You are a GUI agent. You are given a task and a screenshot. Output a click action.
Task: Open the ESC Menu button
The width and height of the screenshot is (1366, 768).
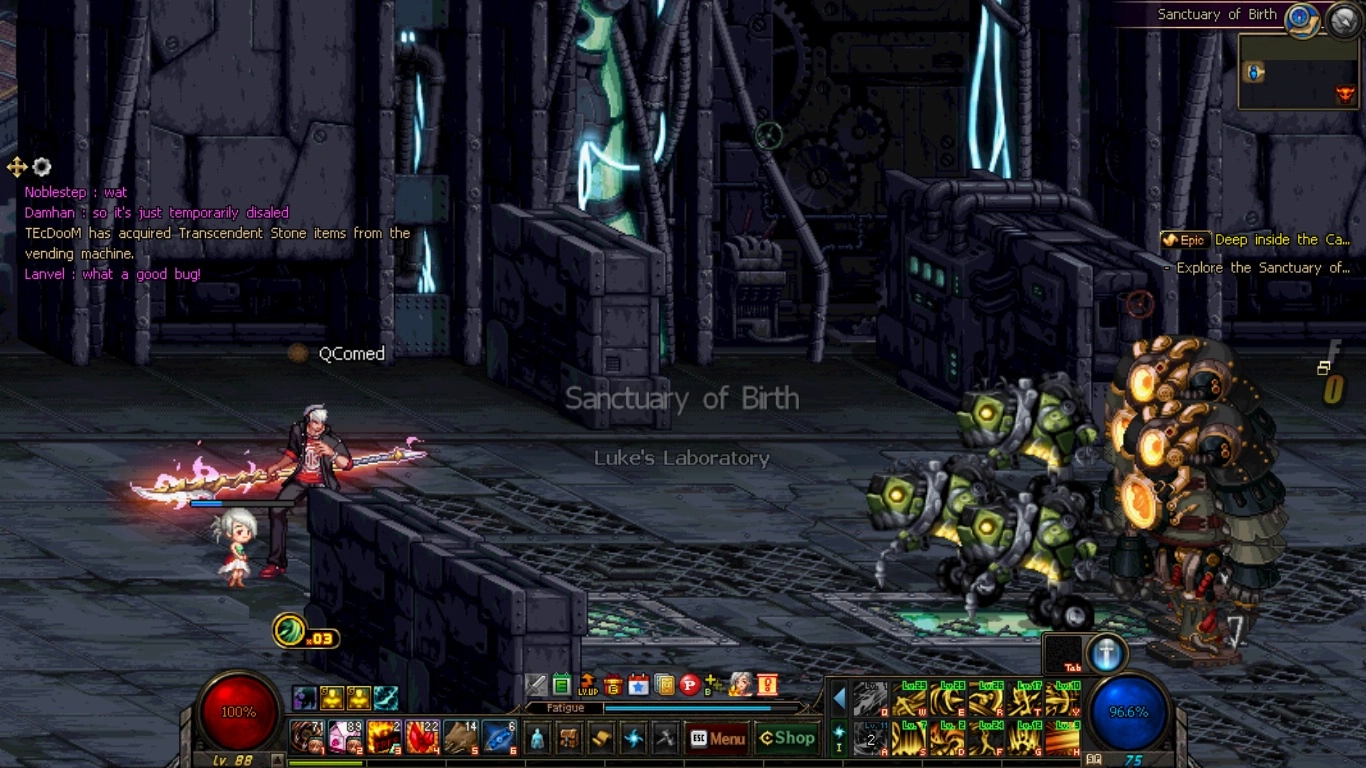click(717, 739)
